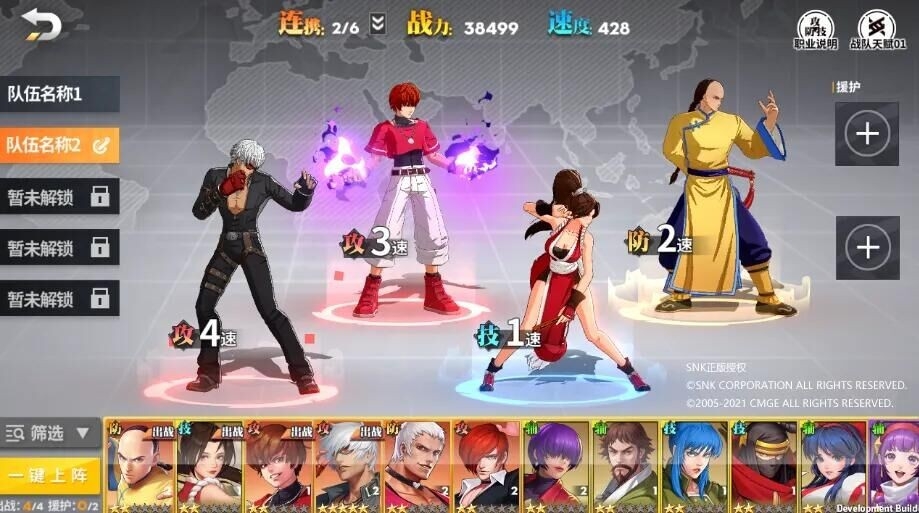Choose the bearded man roster card
The width and height of the screenshot is (919, 513).
pos(624,466)
